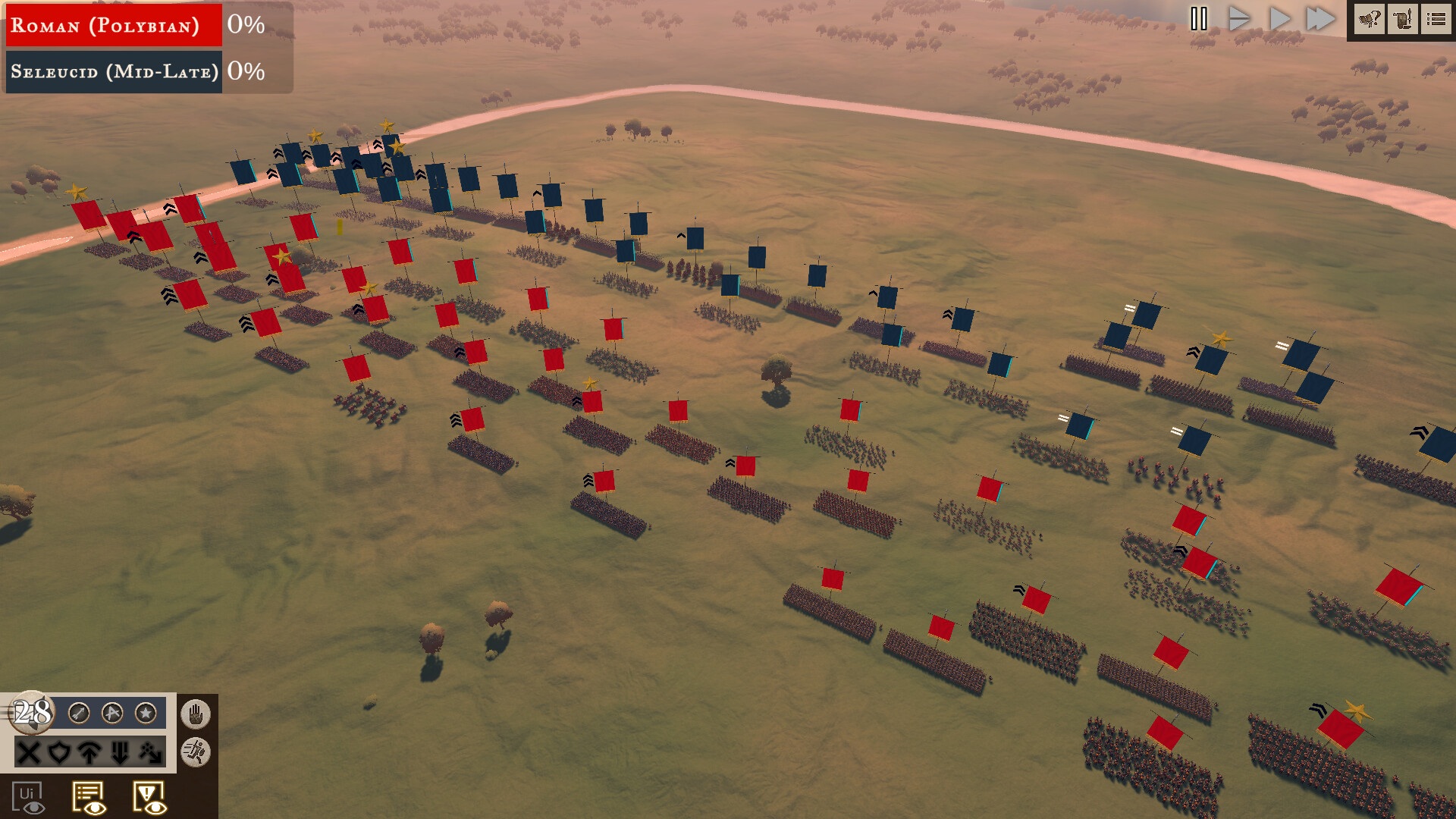Screen dimensions: 1456x819
Task: Click the round letter A icon
Action: pyautogui.click(x=112, y=713)
